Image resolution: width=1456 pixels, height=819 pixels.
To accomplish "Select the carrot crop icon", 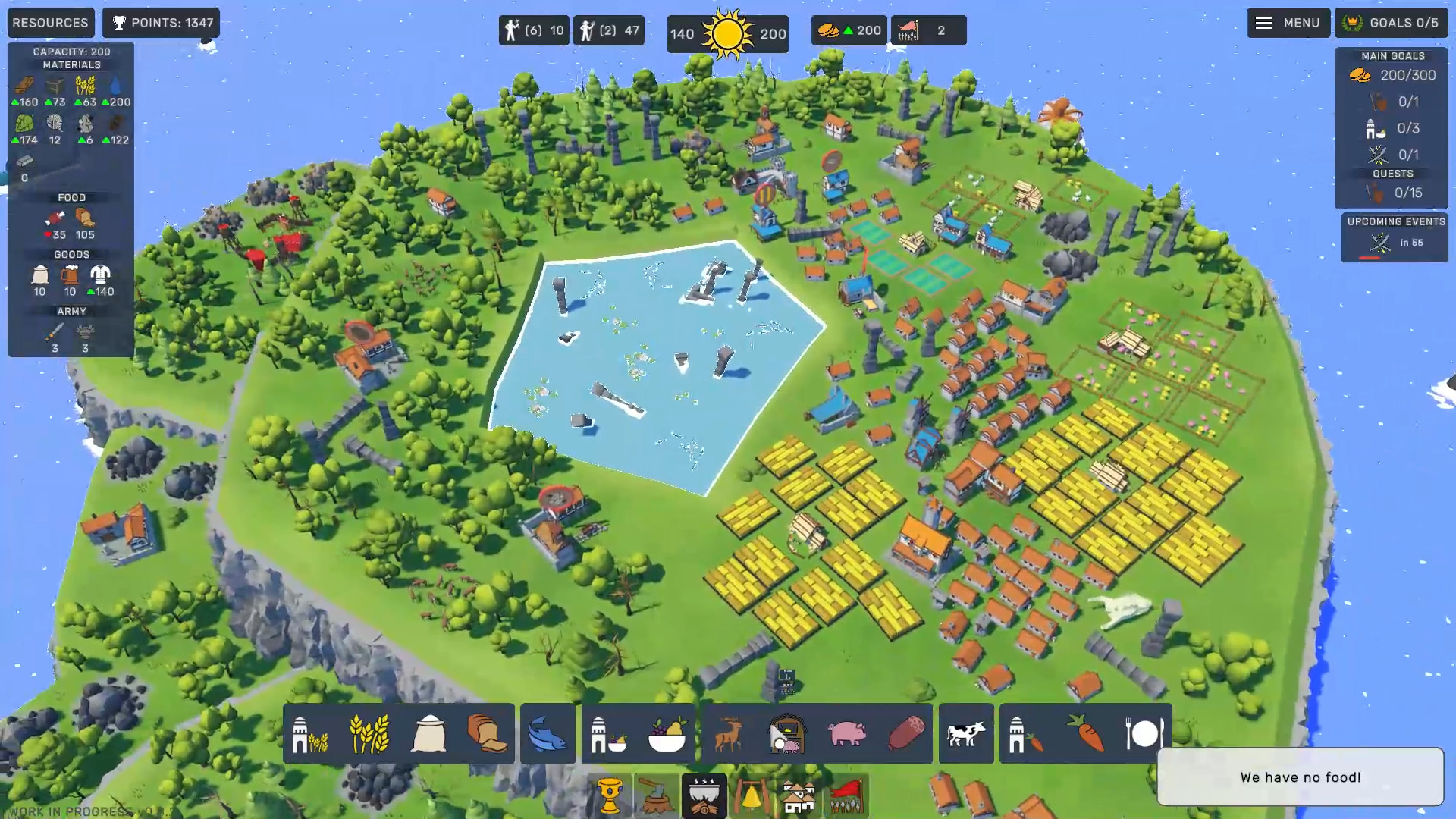I will point(1083,733).
